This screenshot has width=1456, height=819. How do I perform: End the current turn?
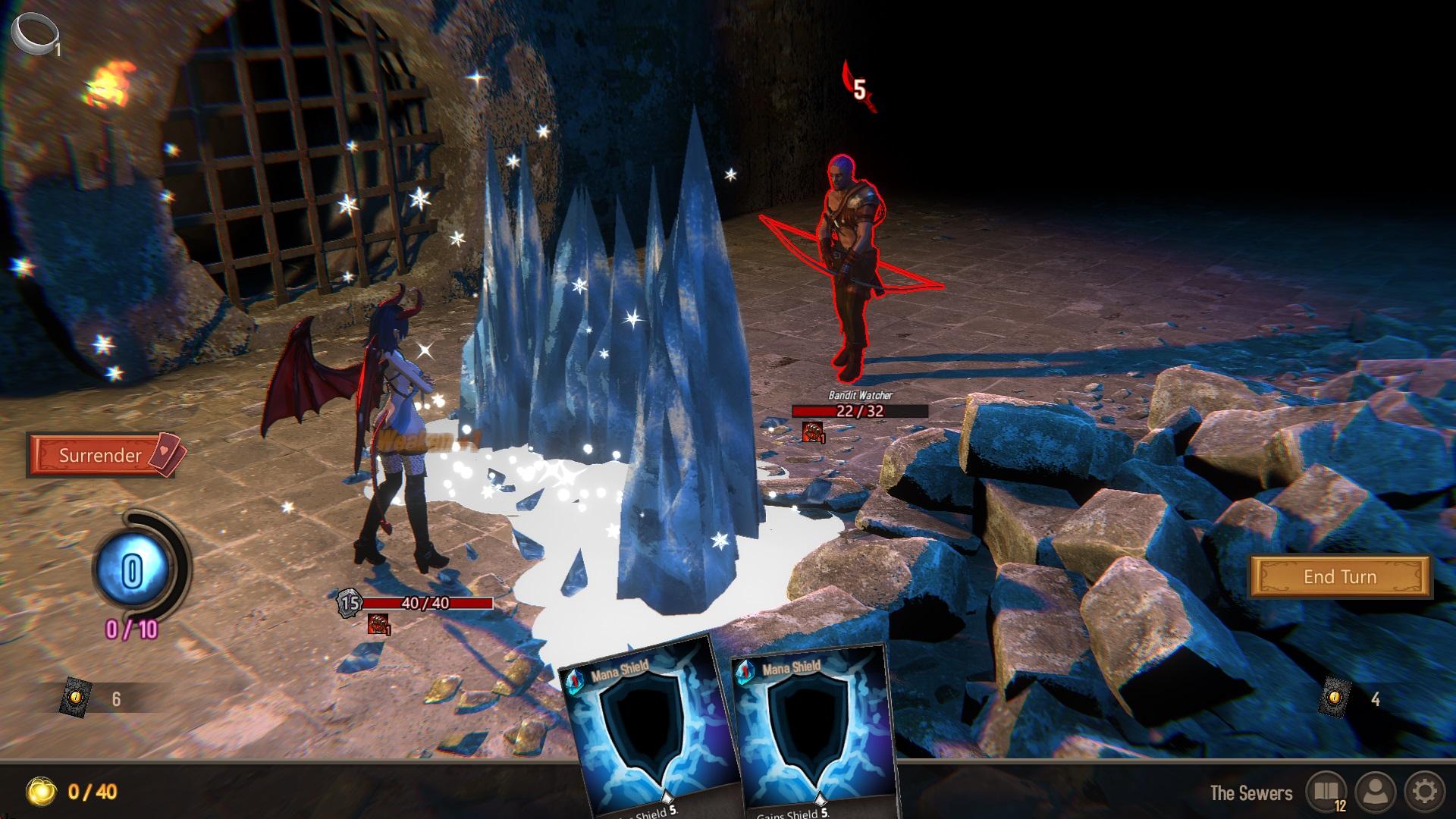[1340, 577]
